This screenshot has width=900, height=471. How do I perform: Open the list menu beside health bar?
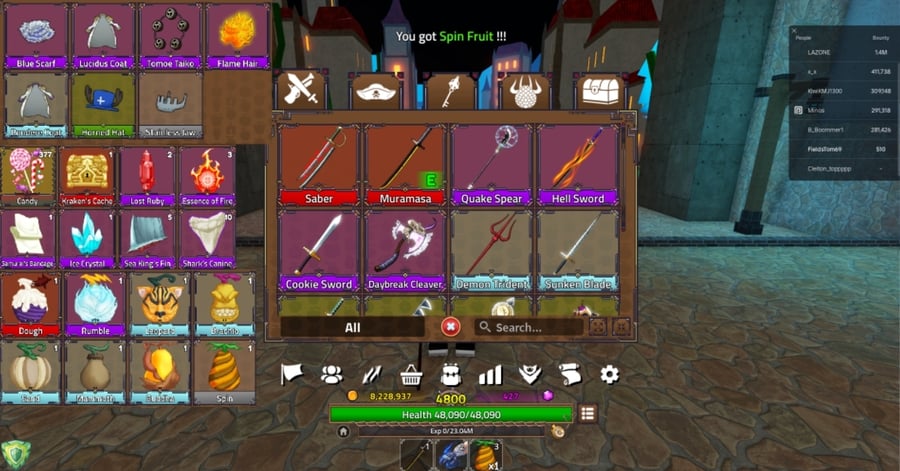pyautogui.click(x=587, y=413)
